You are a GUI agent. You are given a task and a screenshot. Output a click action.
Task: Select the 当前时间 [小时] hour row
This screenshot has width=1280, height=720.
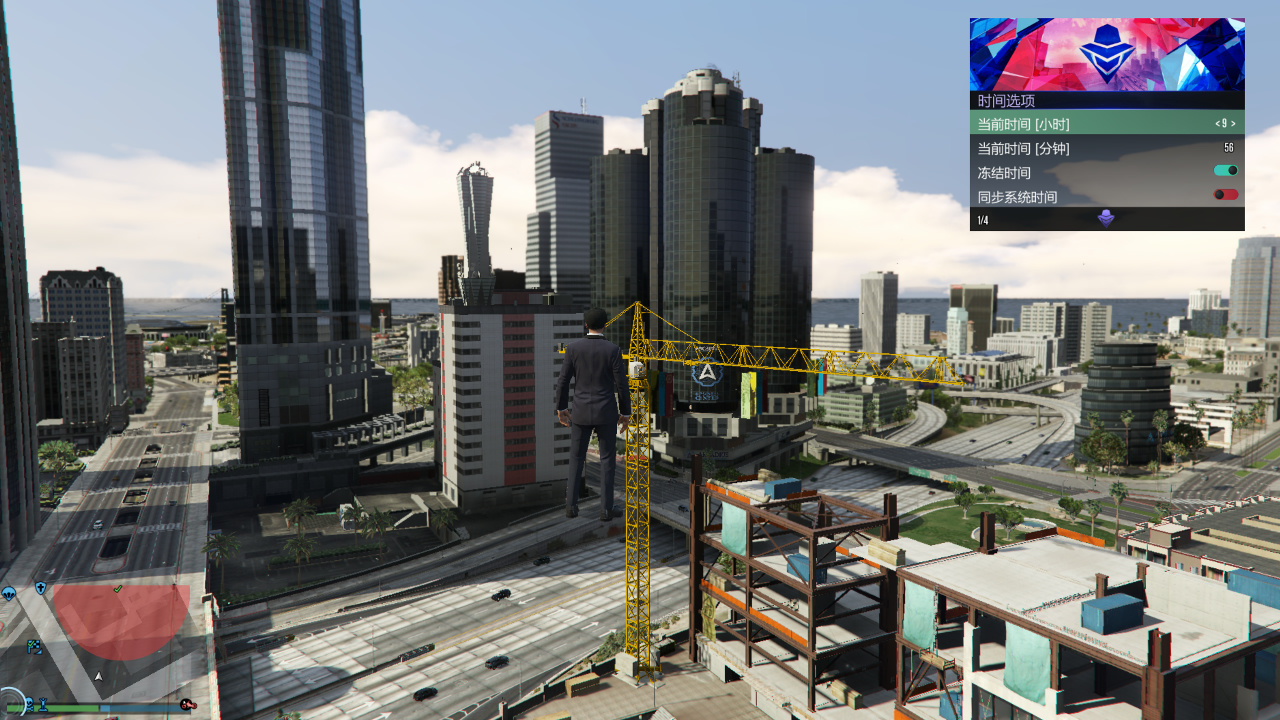(1106, 124)
